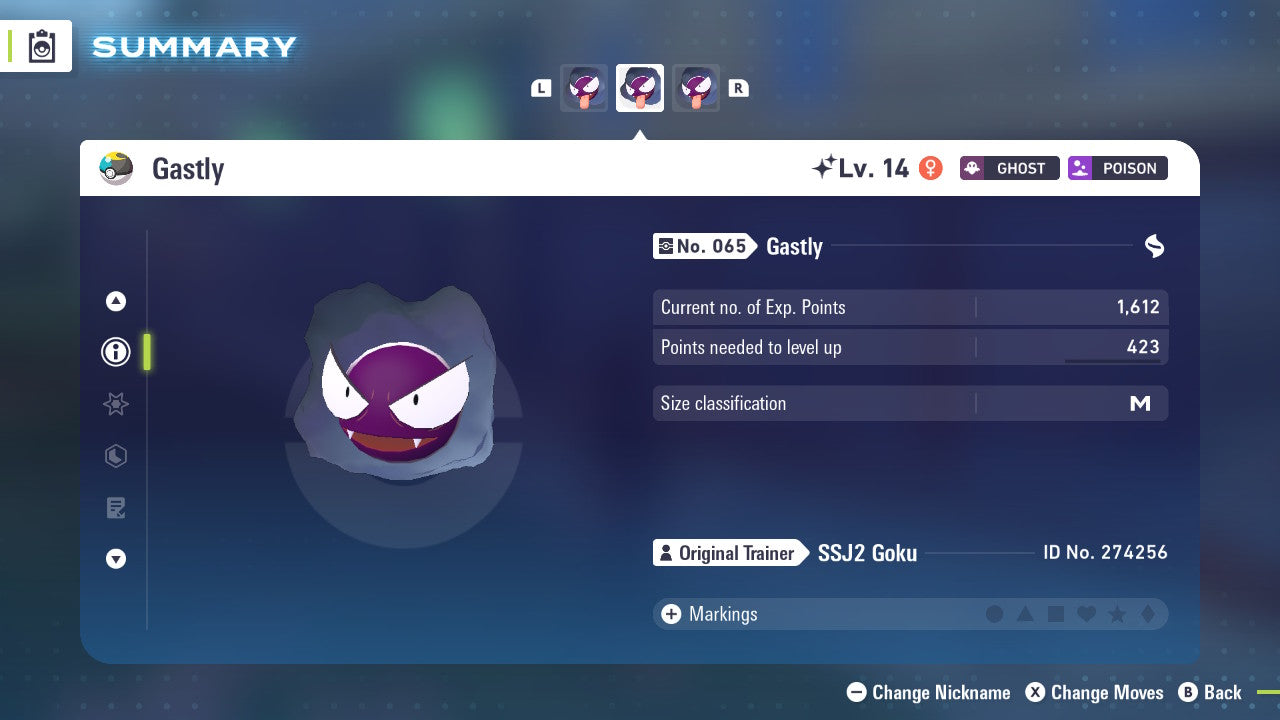
Task: Select the middle Gastly thumbnail at the top
Action: tap(640, 87)
